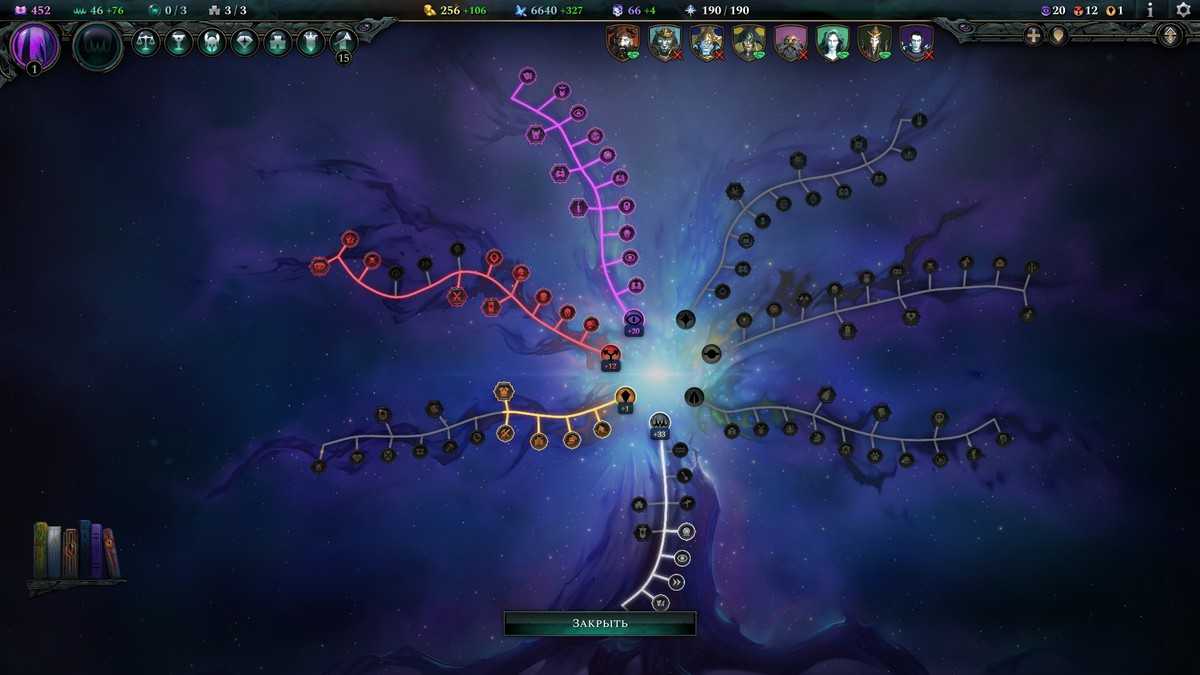The width and height of the screenshot is (1200, 675).
Task: Open the settings gear menu
Action: tap(1183, 10)
